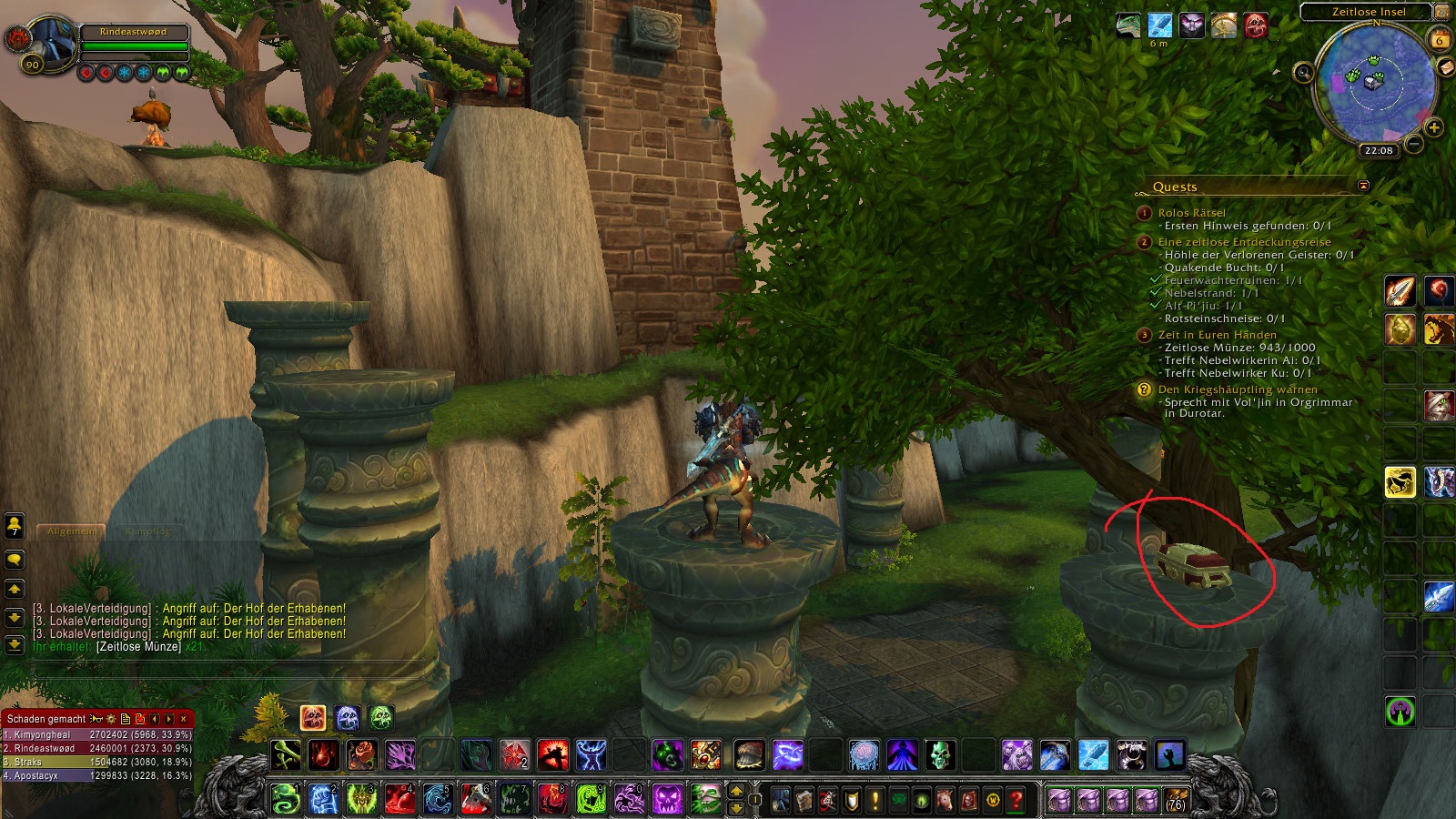Open the mail envelope icon by the minimap

pos(1445,67)
